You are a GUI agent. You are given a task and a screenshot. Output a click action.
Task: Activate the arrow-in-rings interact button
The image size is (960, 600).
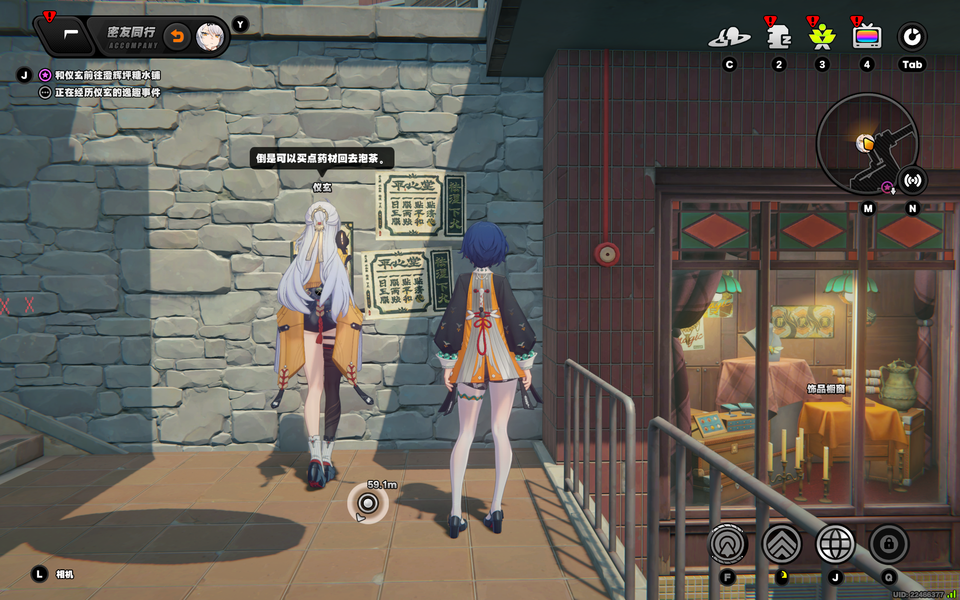pos(728,544)
